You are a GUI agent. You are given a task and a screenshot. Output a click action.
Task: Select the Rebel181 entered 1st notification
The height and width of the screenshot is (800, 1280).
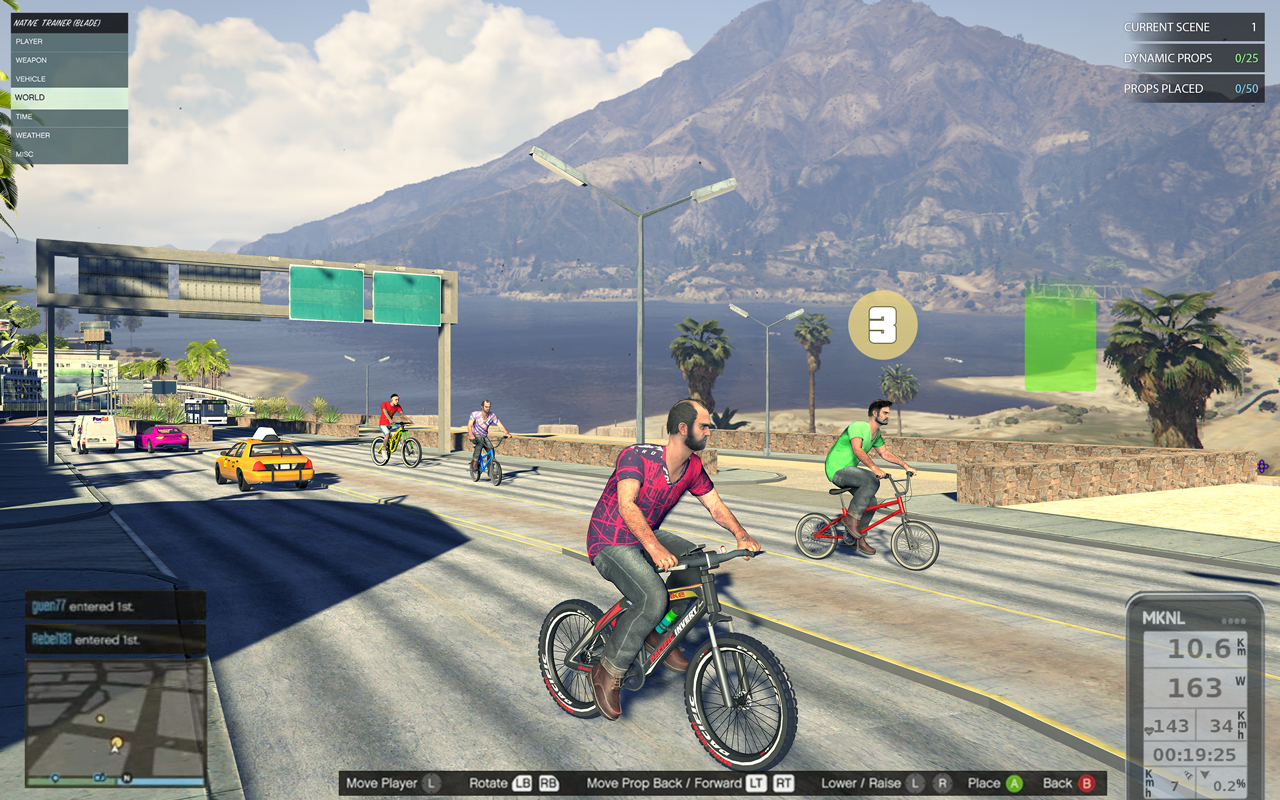[x=116, y=639]
